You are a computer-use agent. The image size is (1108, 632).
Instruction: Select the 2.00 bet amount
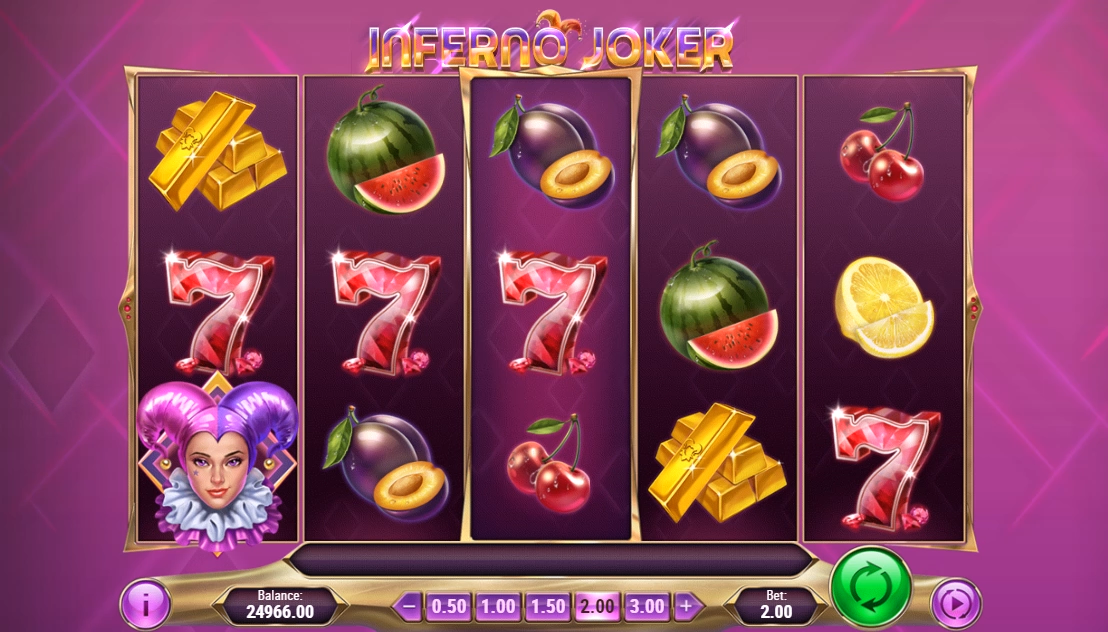tap(597, 606)
